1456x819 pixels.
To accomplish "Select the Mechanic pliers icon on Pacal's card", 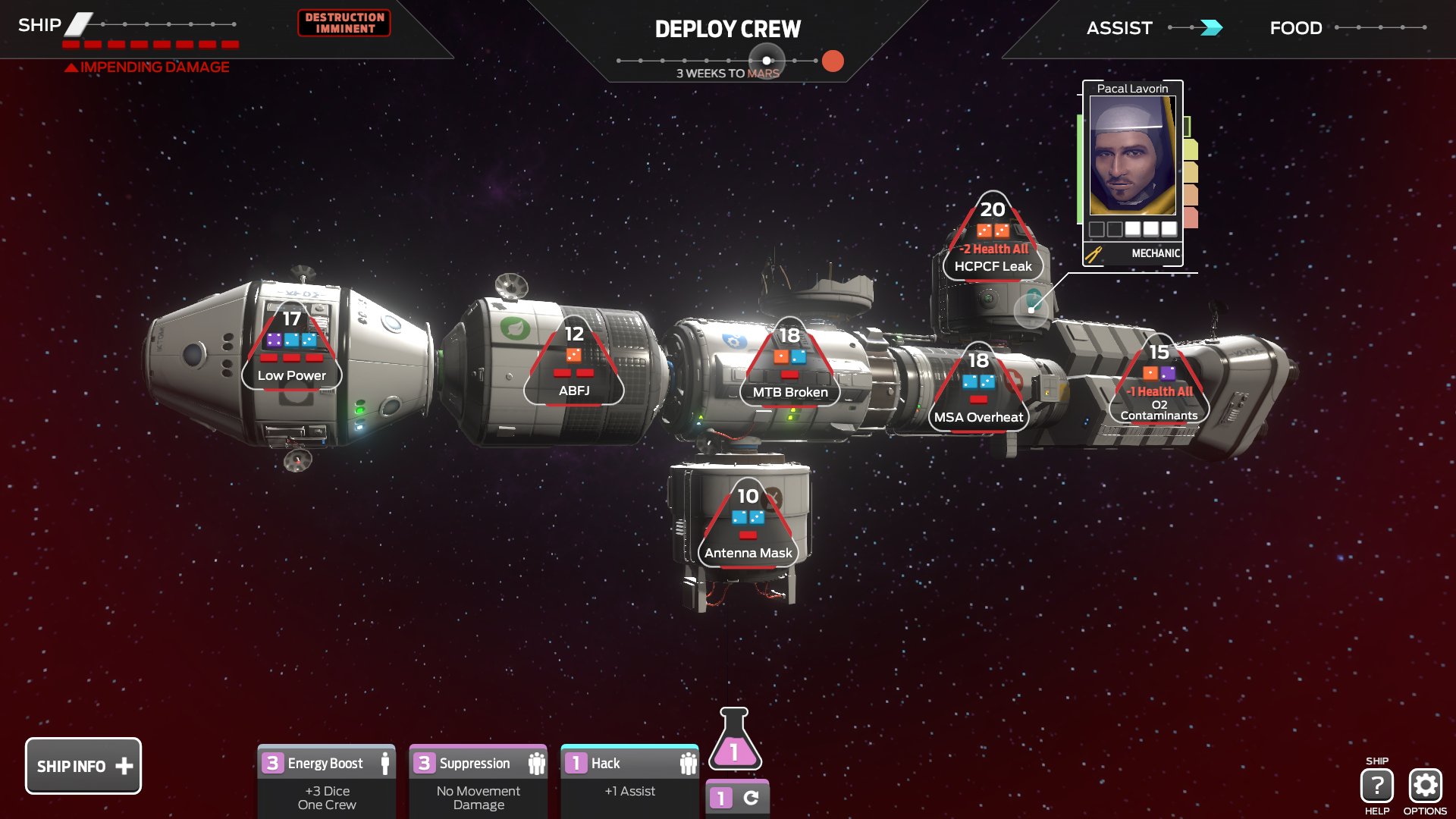I will (x=1092, y=254).
